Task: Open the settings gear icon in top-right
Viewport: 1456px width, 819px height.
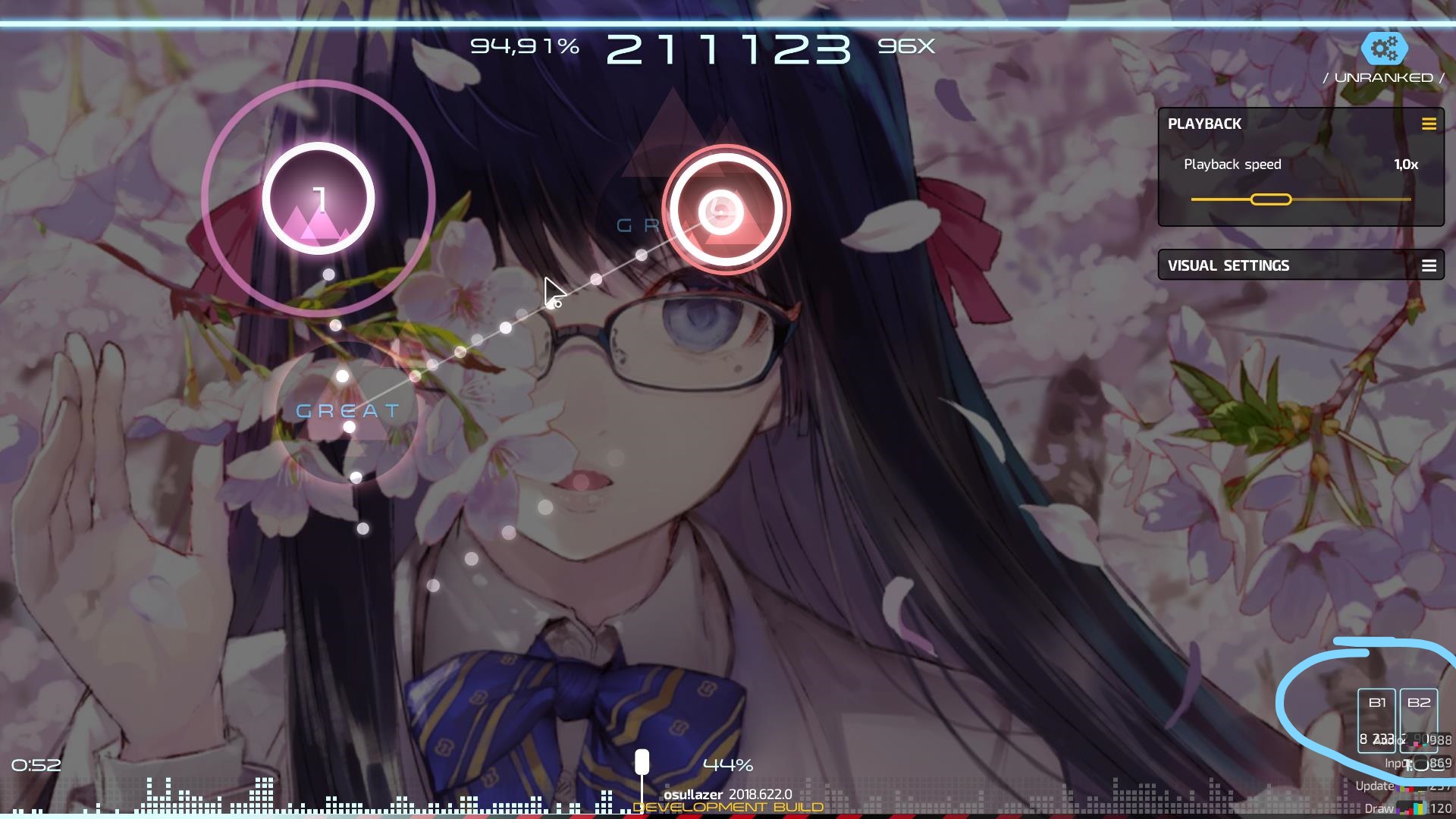Action: click(1385, 50)
